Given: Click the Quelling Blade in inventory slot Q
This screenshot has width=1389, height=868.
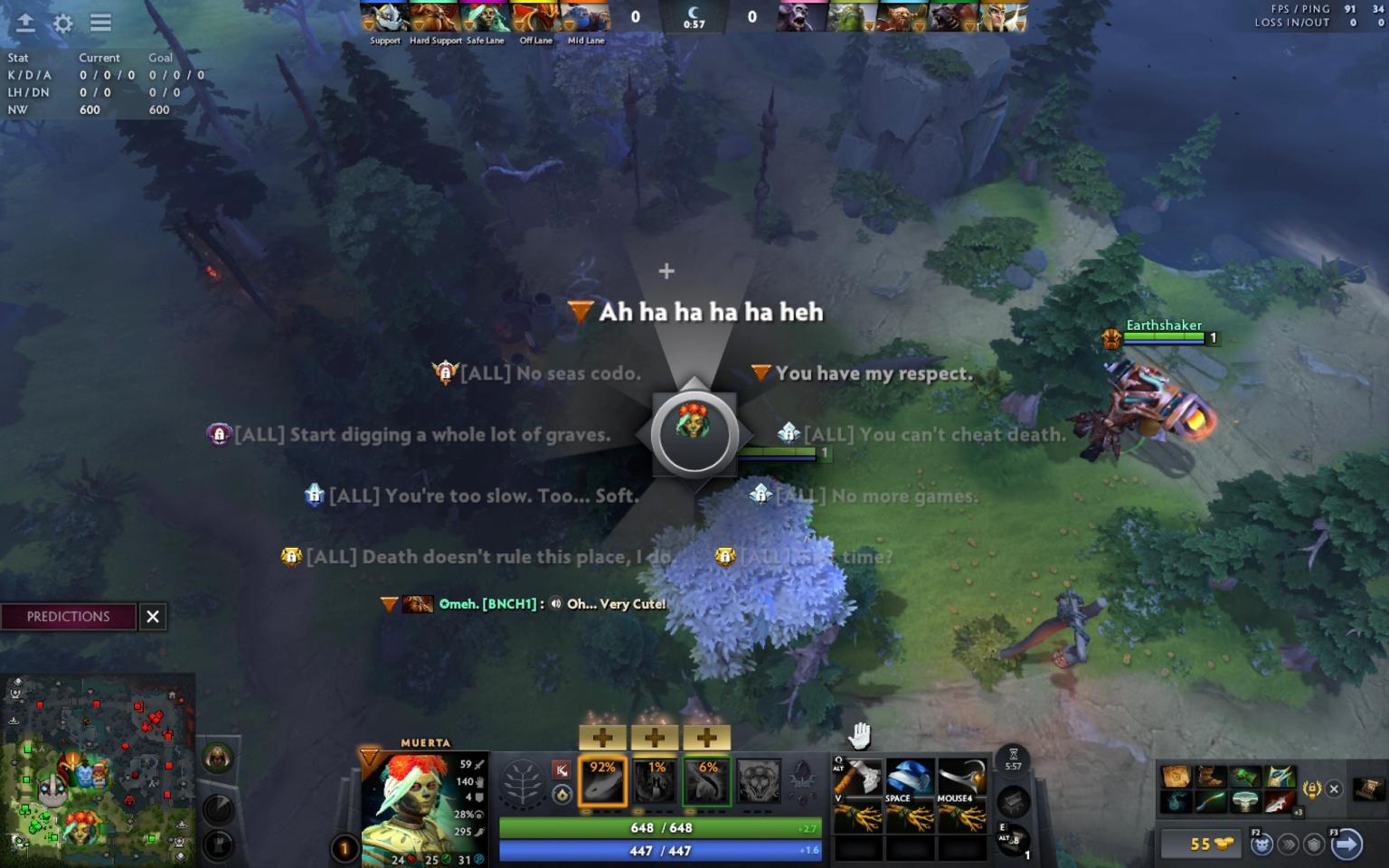Looking at the screenshot, I should [x=859, y=777].
